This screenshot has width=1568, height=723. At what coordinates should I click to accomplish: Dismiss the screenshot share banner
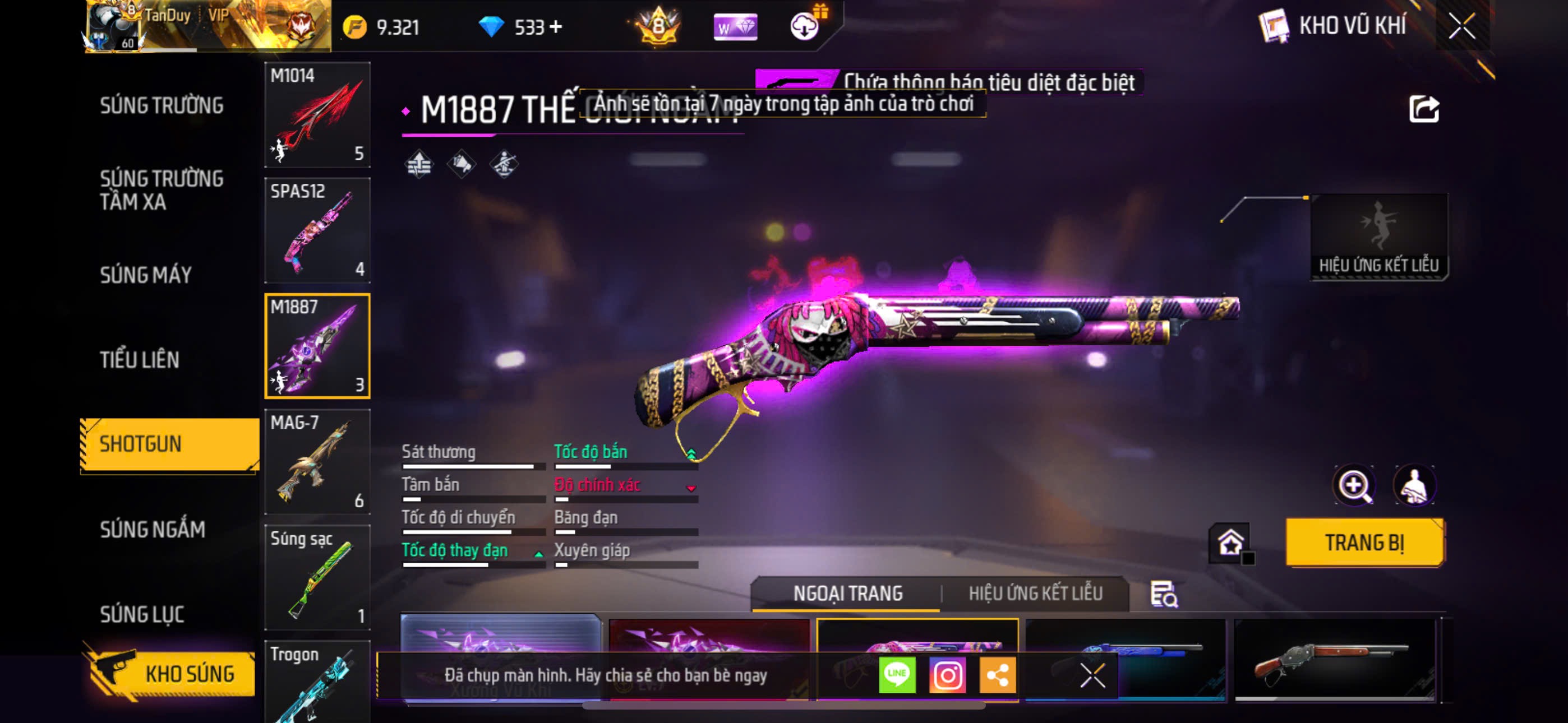1092,675
